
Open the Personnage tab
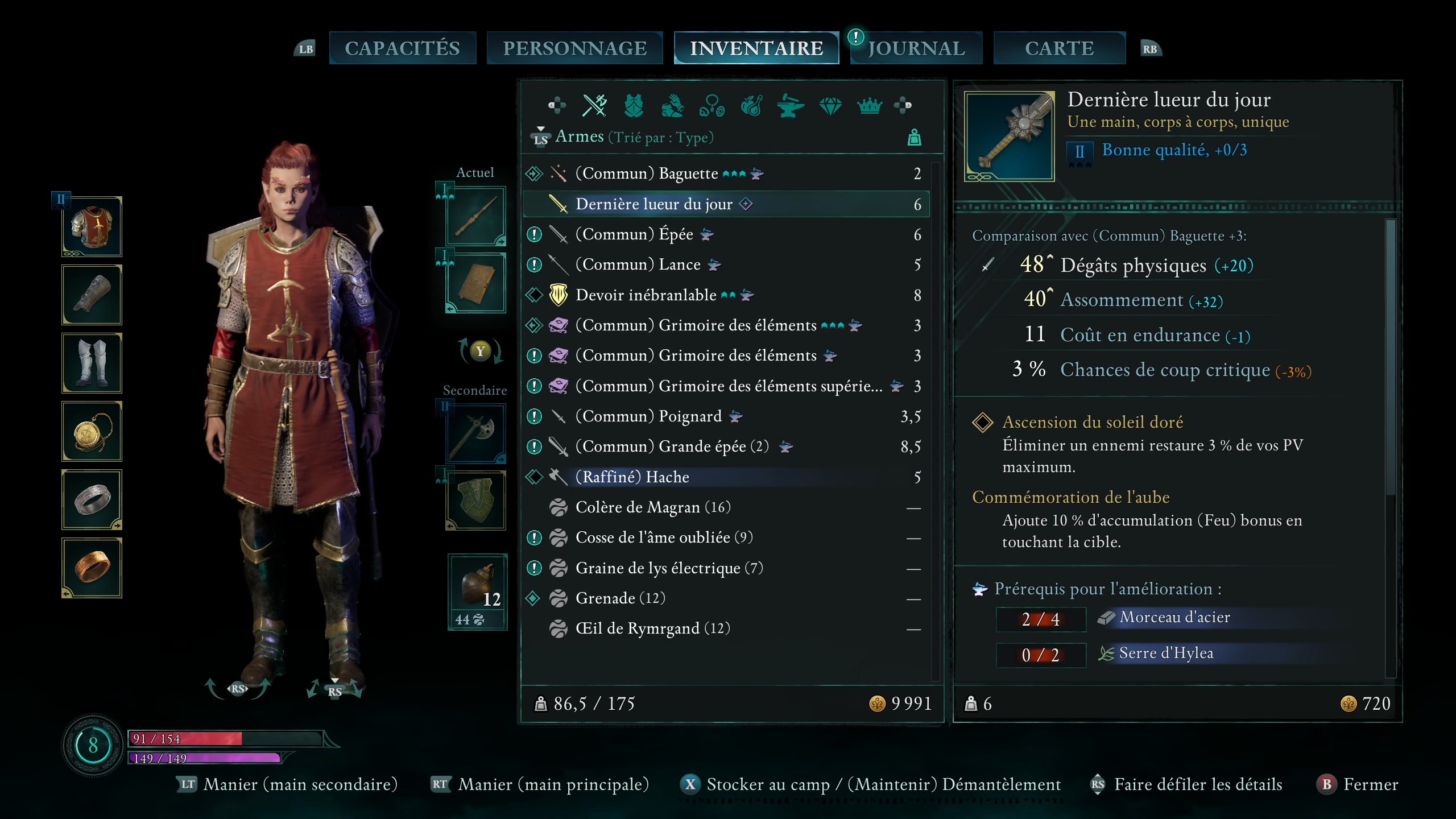574,48
